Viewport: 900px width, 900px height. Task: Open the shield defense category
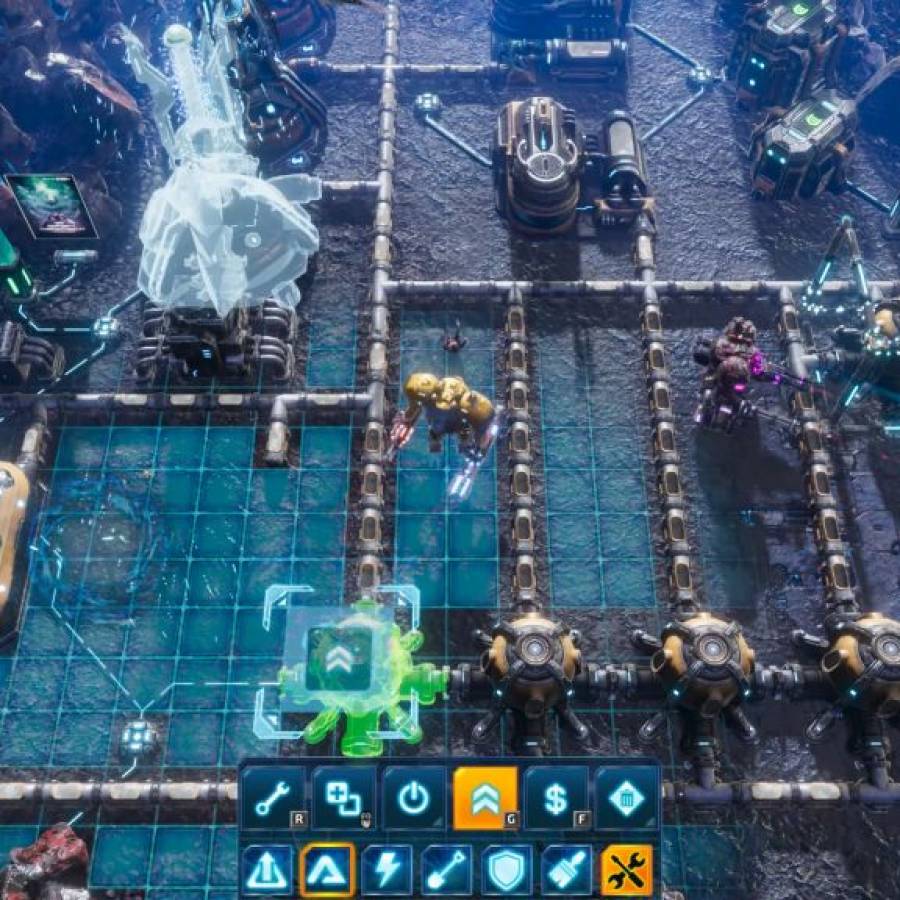click(x=507, y=870)
